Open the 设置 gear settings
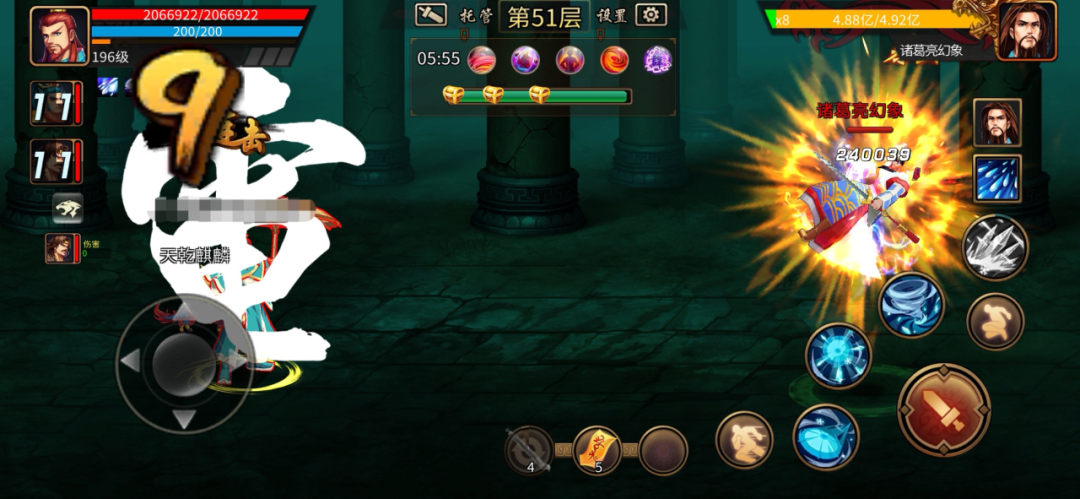This screenshot has width=1080, height=499. 652,14
